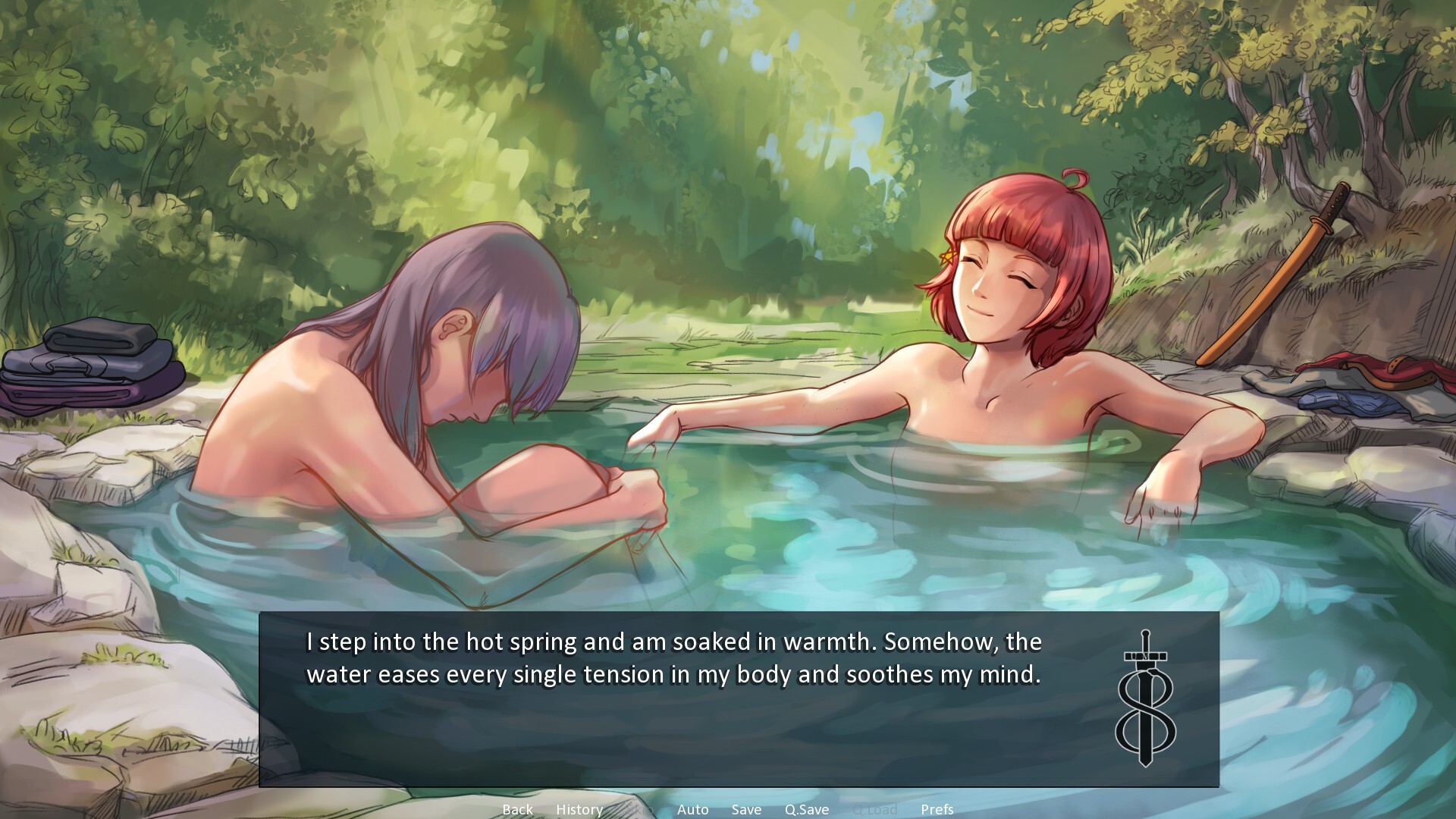1456x819 pixels.
Task: Go back with the Back button
Action: tap(517, 809)
